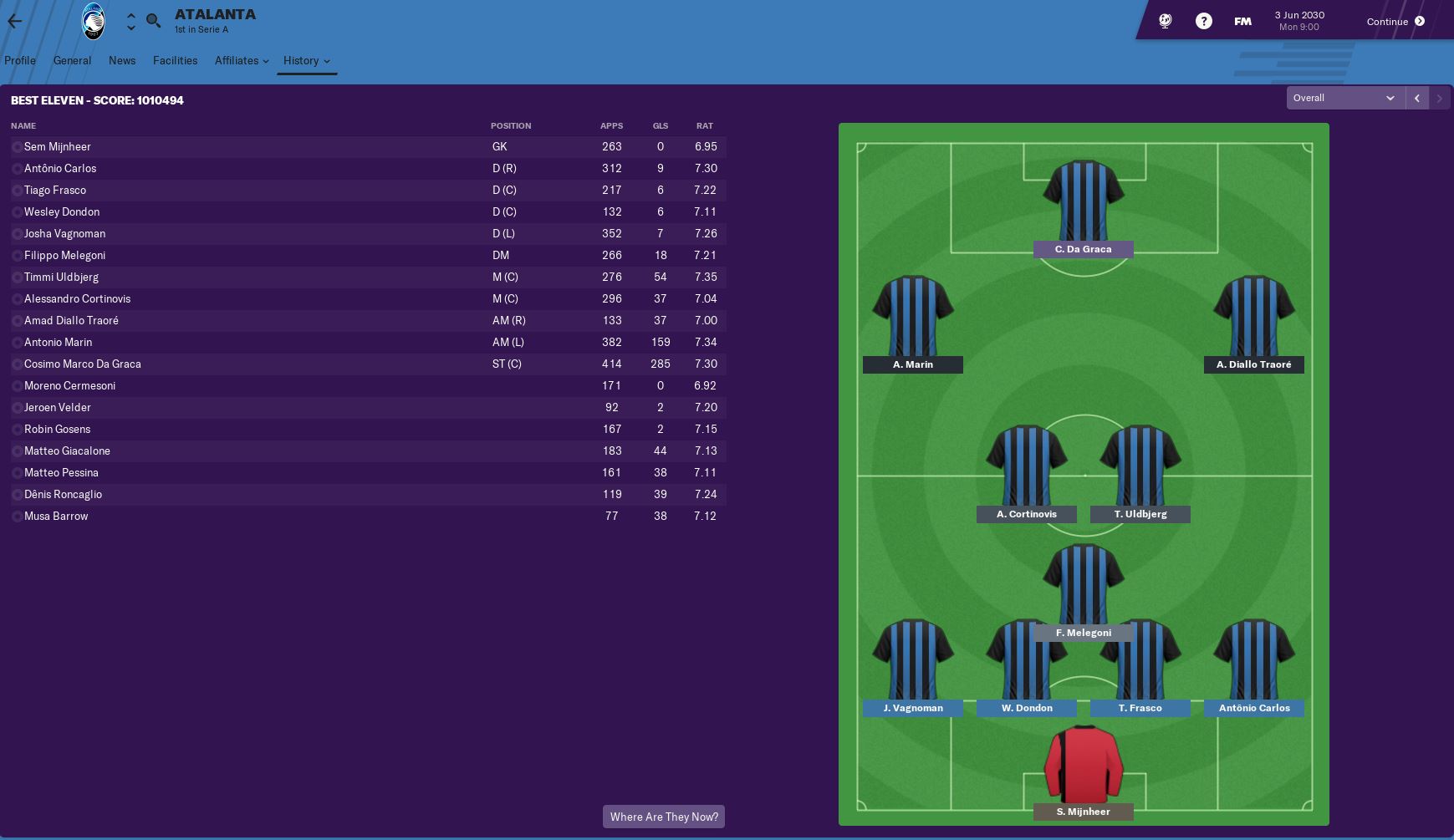Open the search magnifying glass
Screen dimensions: 1454x840
click(x=153, y=21)
